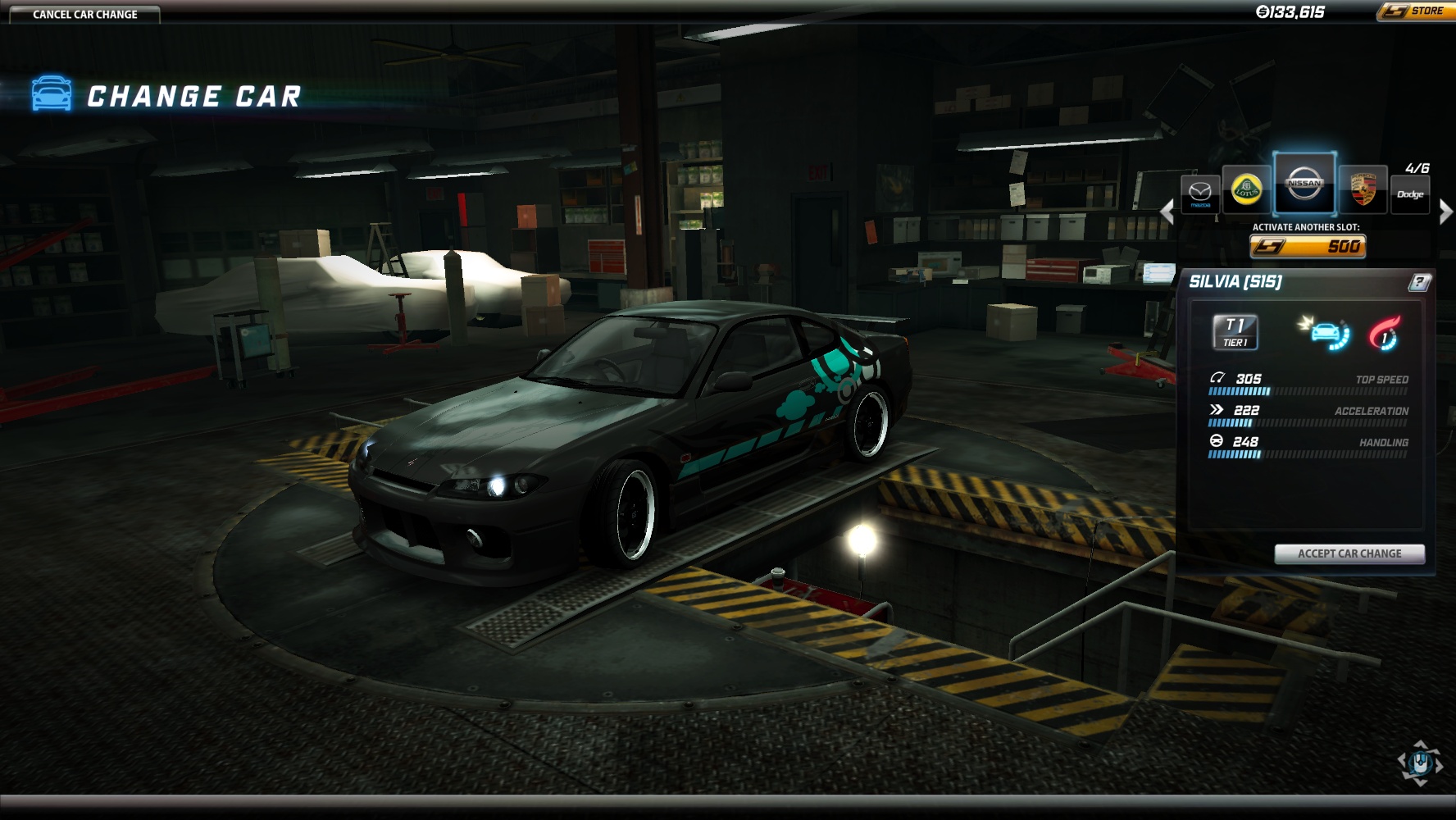
Task: Show next cars with right arrow
Action: (1445, 212)
